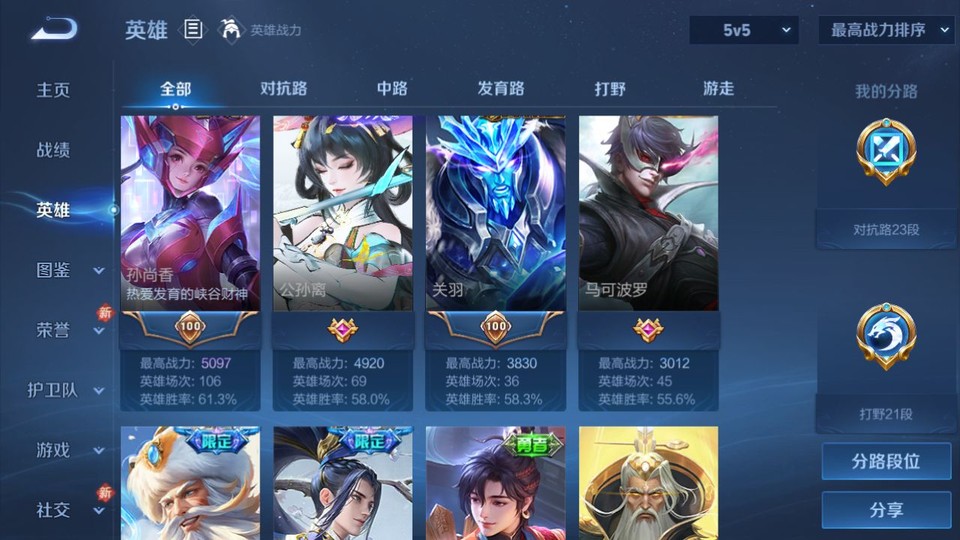Go back with the top-left arrow

tap(54, 29)
